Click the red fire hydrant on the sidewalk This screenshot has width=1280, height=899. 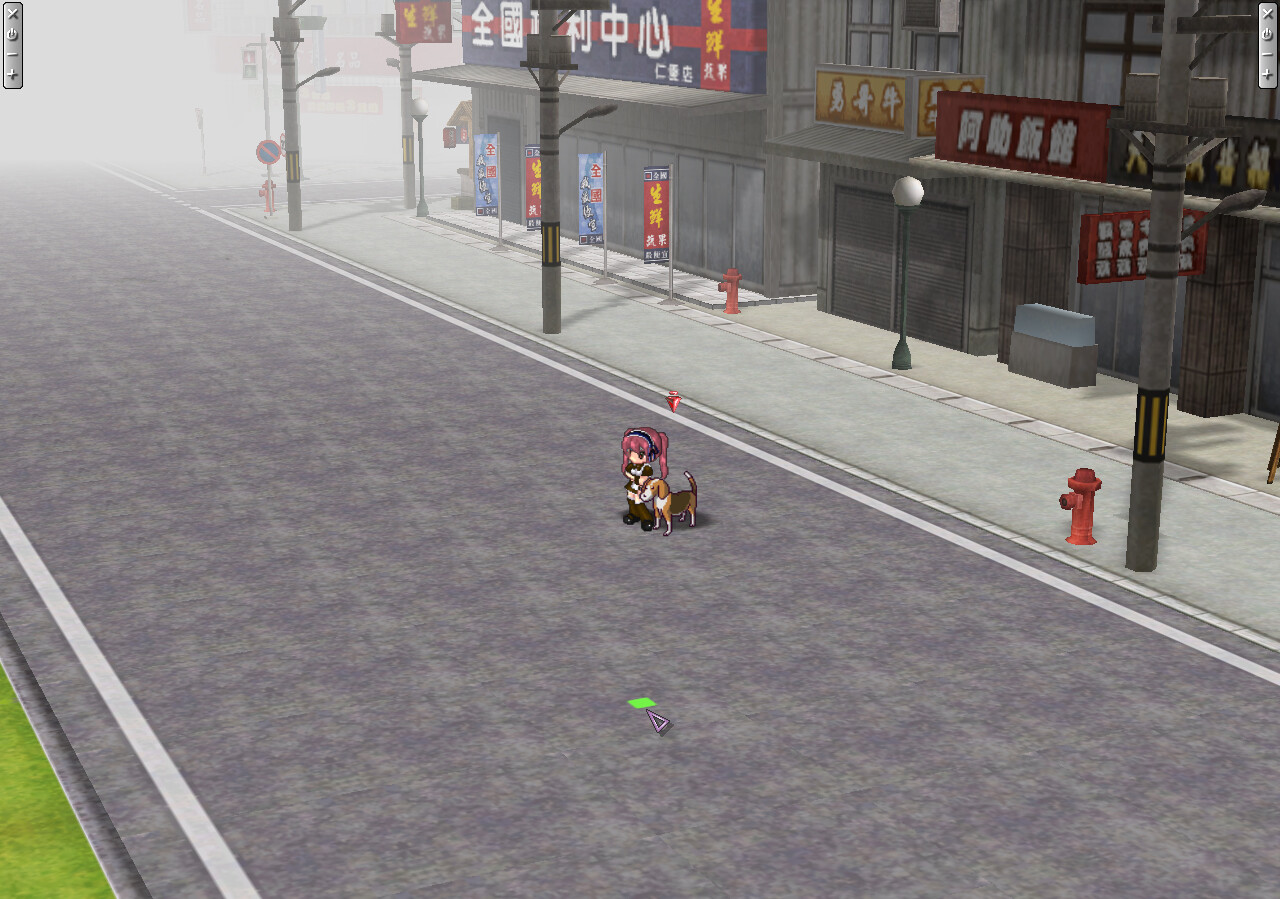1082,505
